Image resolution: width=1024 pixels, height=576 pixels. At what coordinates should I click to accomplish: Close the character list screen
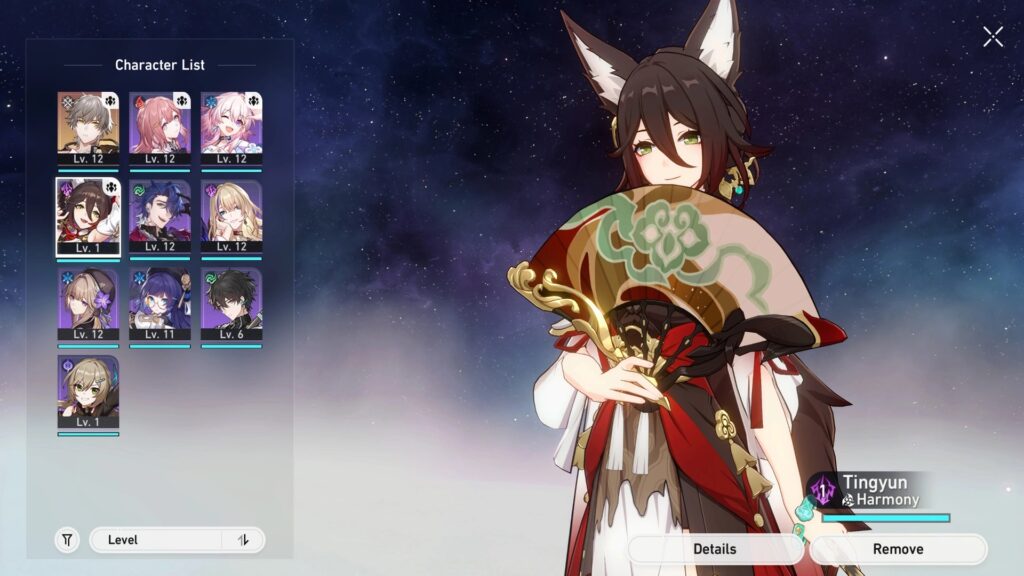tap(992, 37)
